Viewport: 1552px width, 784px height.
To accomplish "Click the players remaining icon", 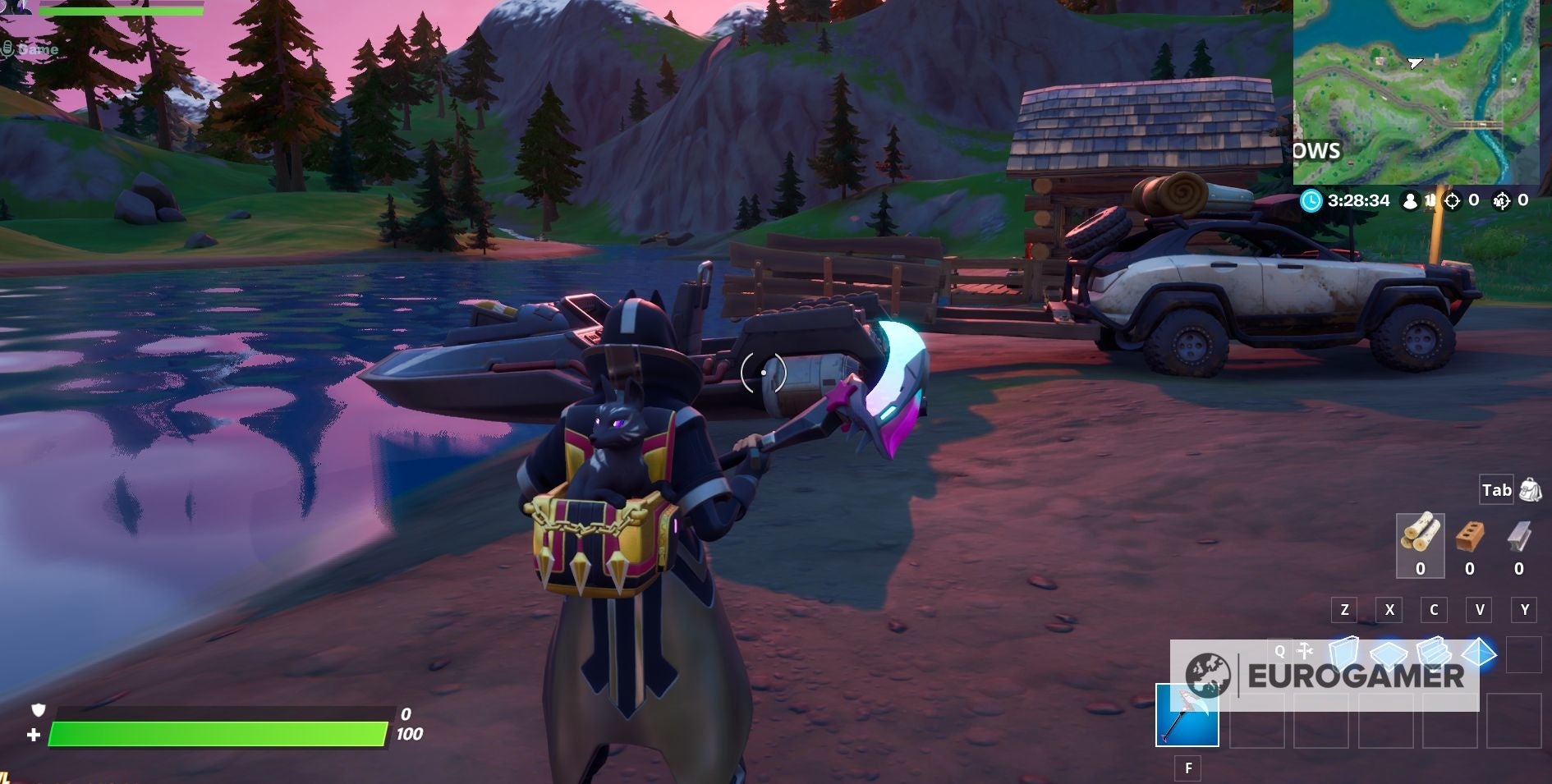I will coord(1409,199).
